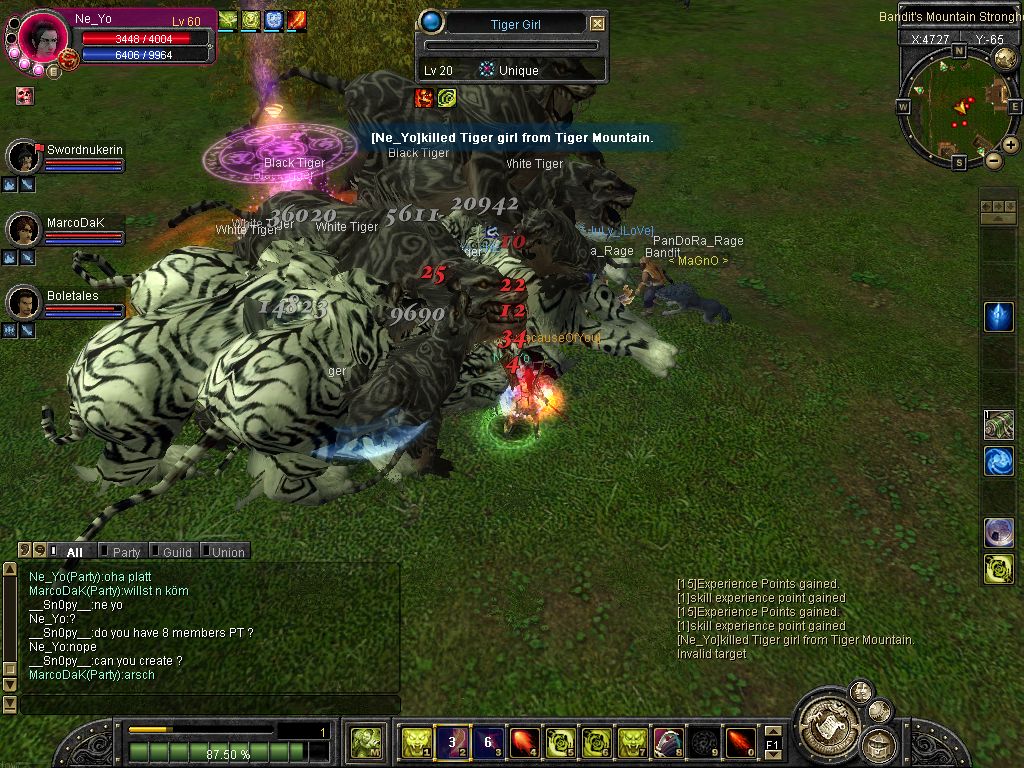Activate the green beast skill in slot 1

point(416,742)
